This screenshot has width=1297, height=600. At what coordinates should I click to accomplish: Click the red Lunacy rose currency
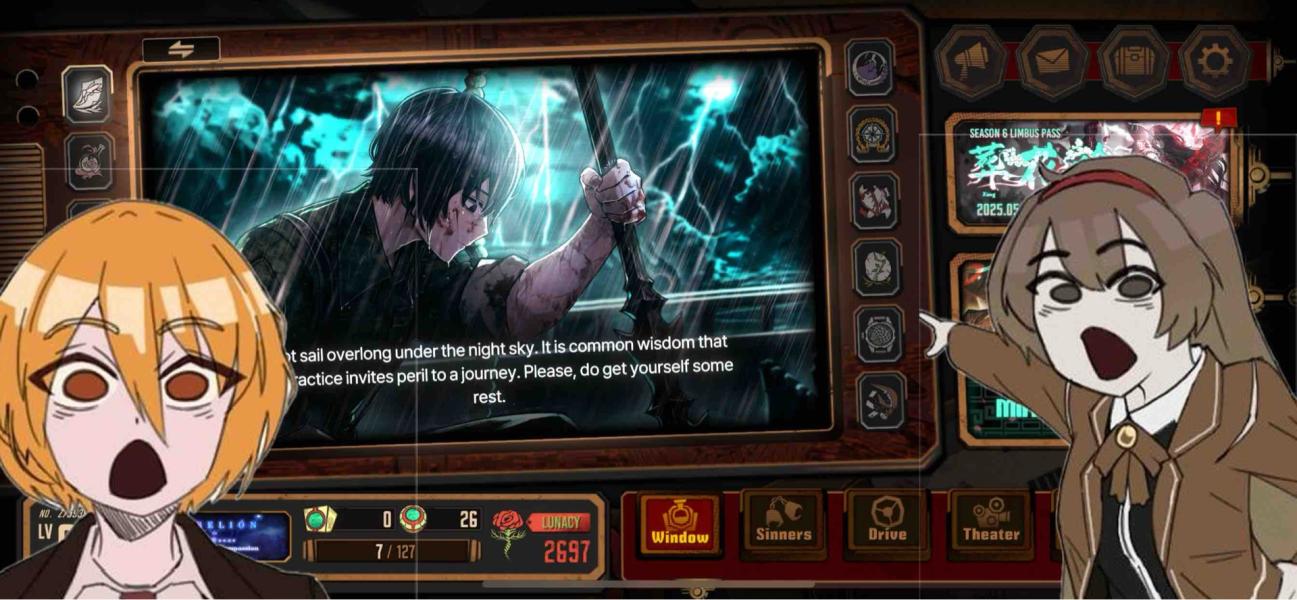[509, 535]
